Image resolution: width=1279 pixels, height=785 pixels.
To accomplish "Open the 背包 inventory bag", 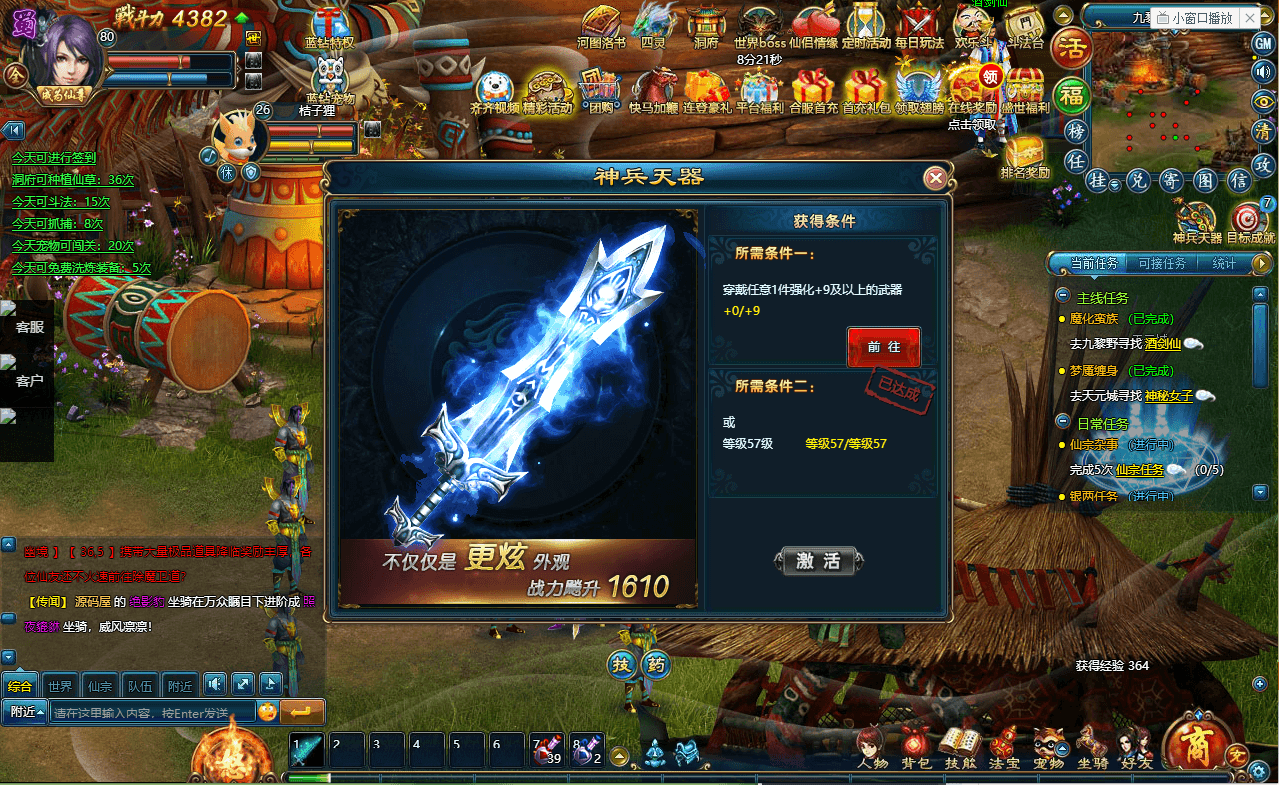I will pos(915,747).
